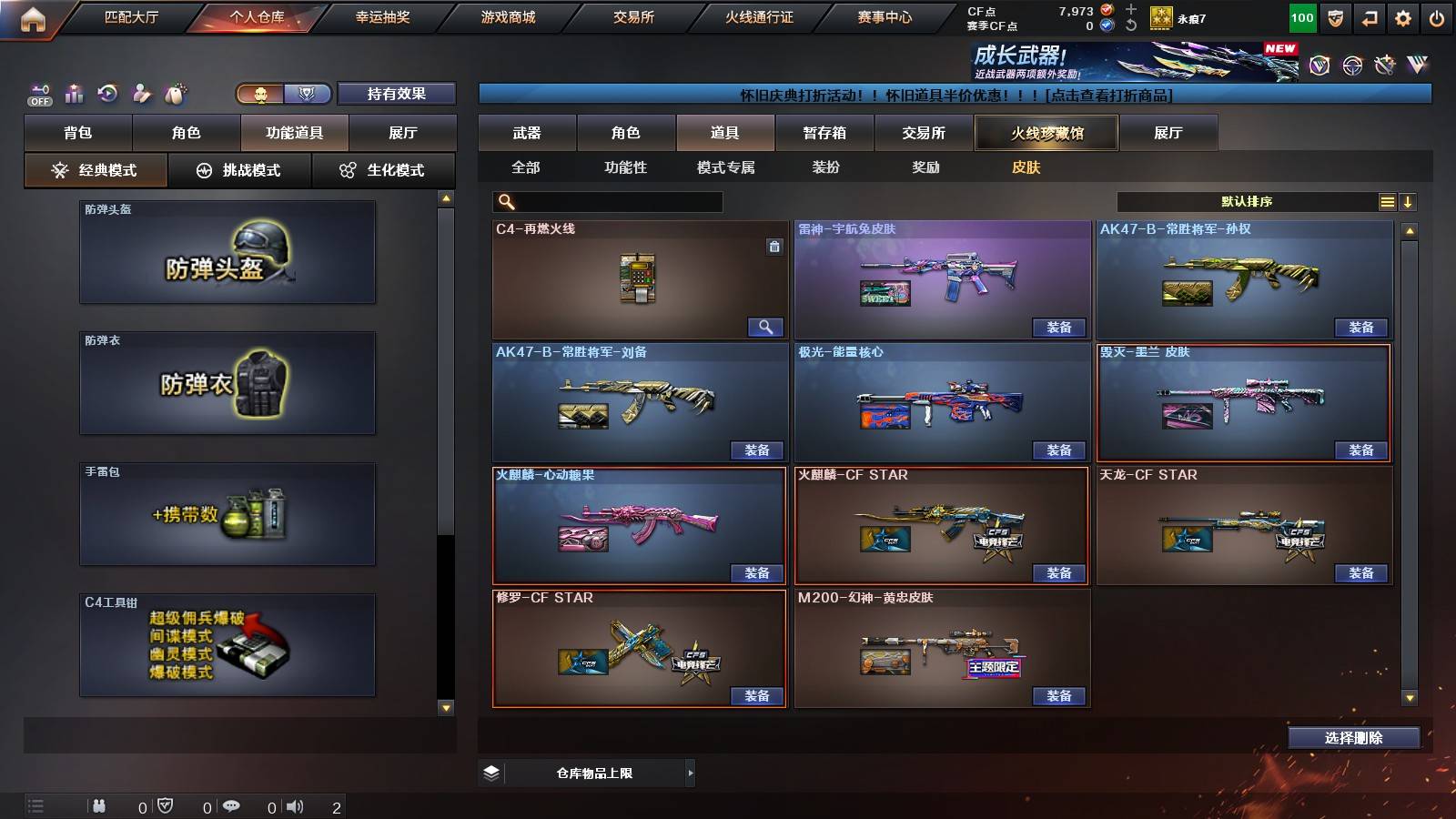Click the power/exit icon in top-right corner

(x=1438, y=16)
